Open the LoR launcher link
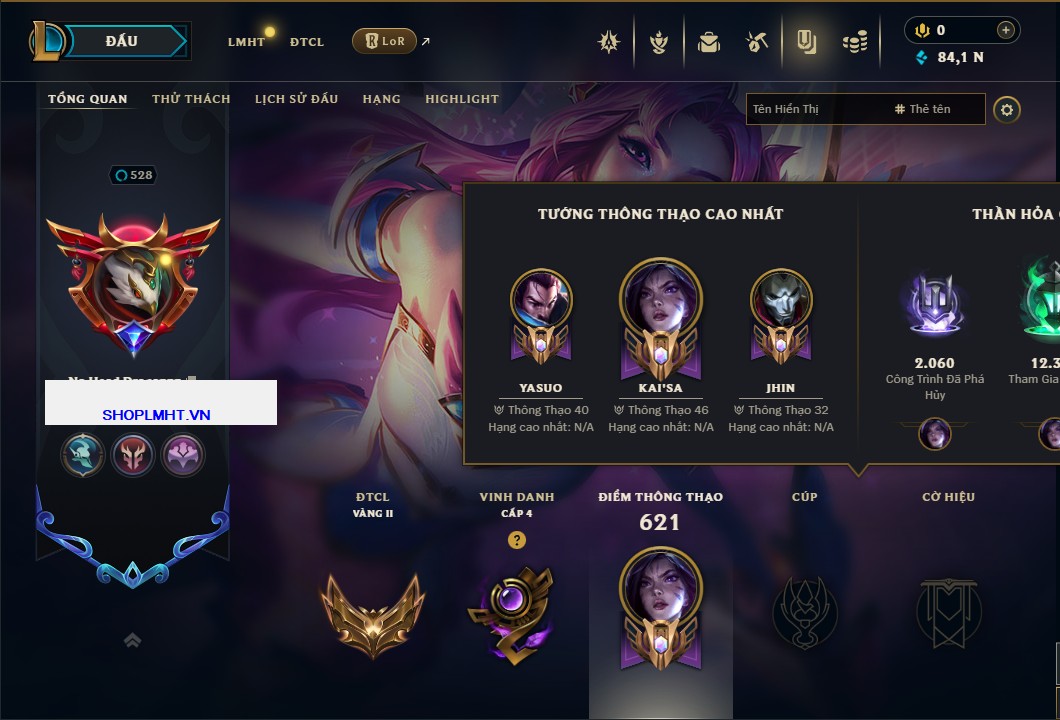1060x720 pixels. [x=385, y=41]
